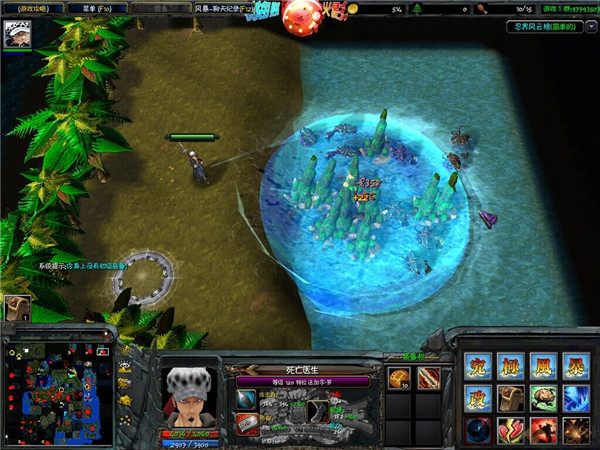Activate the brown backpack ability icon
Viewport: 600px width, 450px height.
point(510,398)
